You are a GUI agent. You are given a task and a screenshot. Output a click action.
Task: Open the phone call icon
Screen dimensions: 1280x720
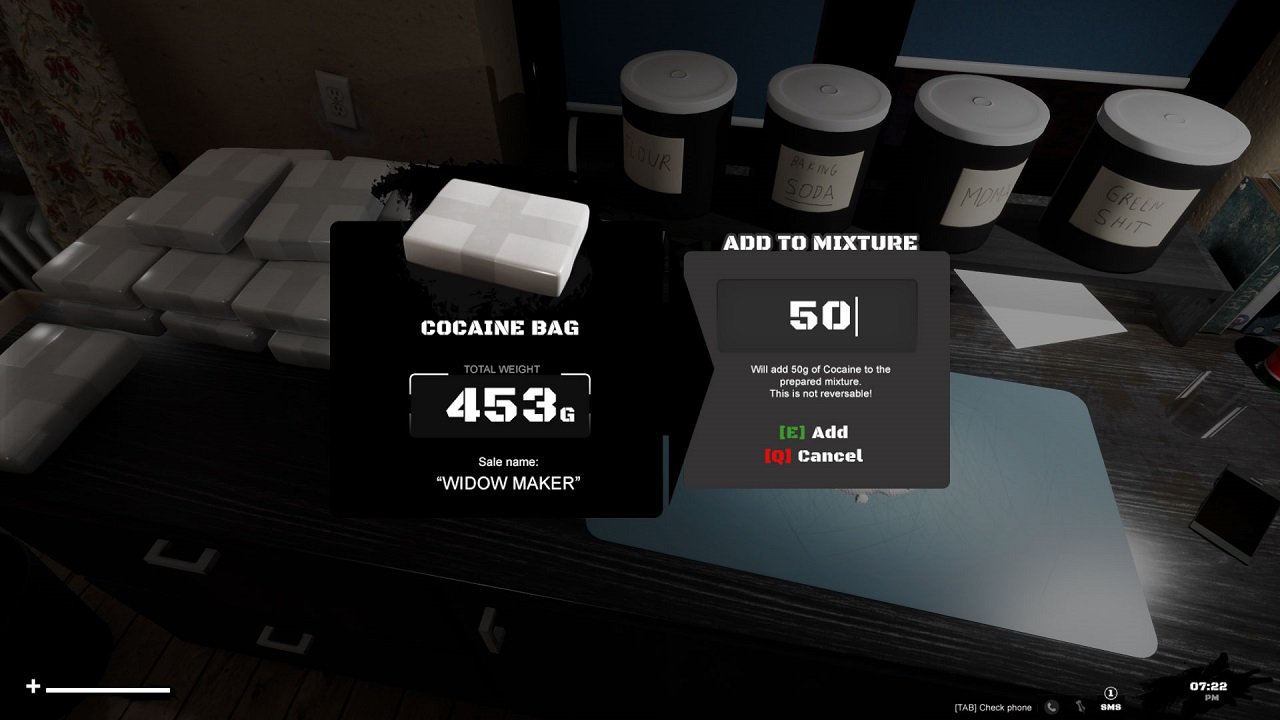1049,707
